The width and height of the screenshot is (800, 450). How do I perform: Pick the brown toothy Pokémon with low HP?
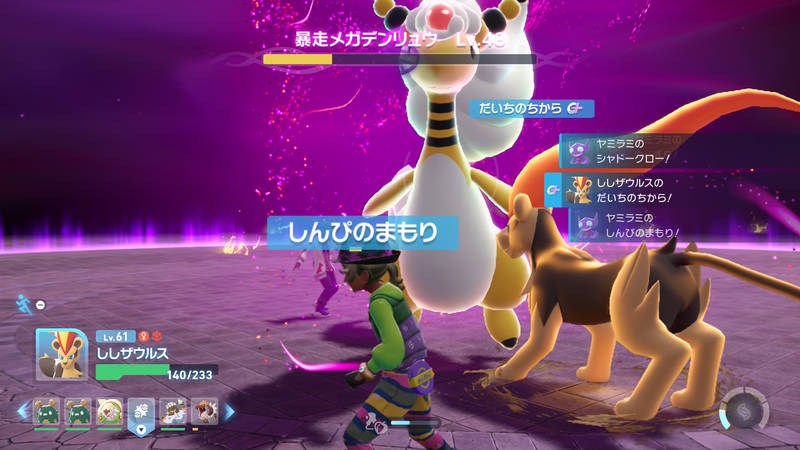pyautogui.click(x=204, y=410)
